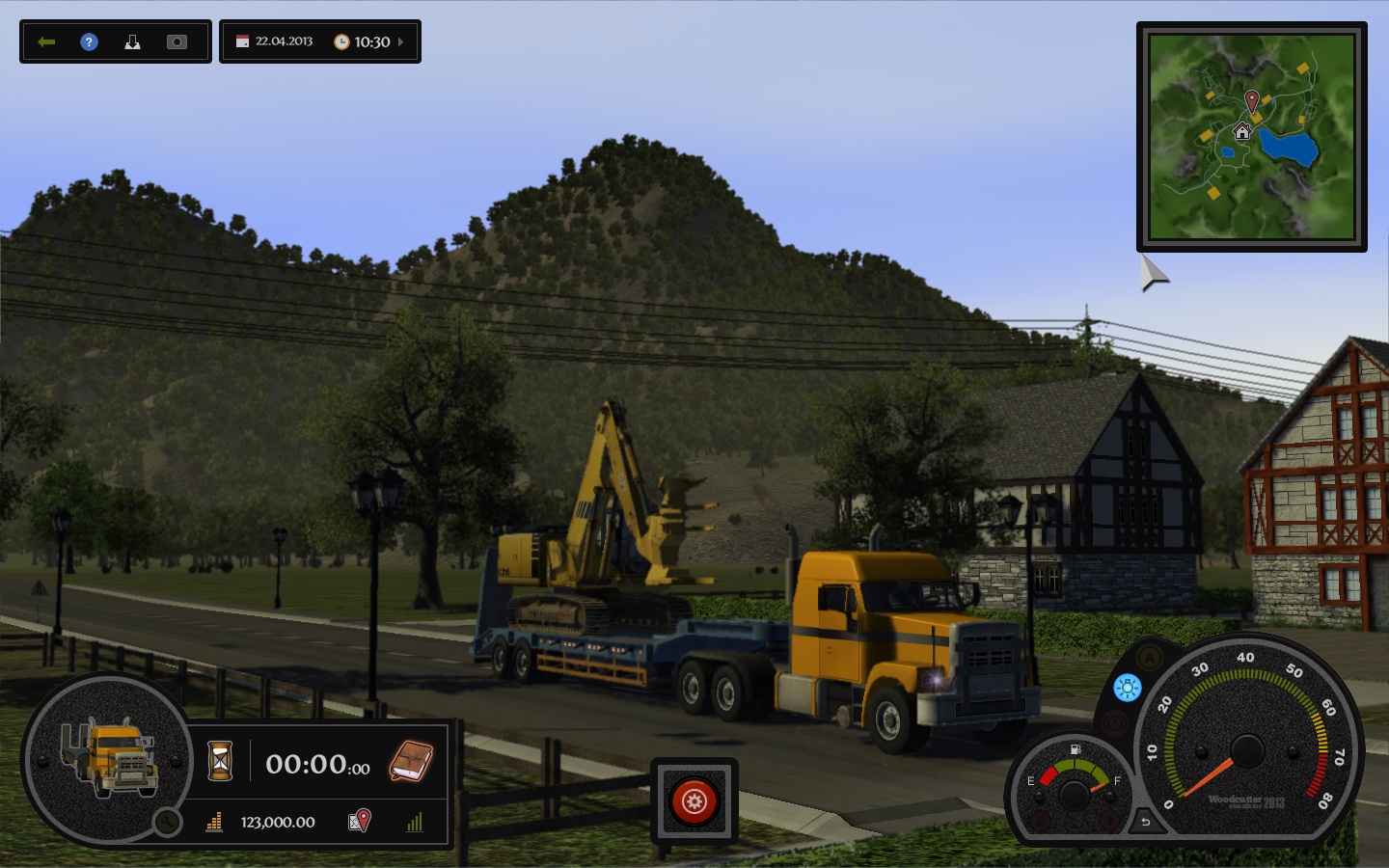The height and width of the screenshot is (868, 1389).
Task: Click the hourglass time icon
Action: click(x=220, y=761)
